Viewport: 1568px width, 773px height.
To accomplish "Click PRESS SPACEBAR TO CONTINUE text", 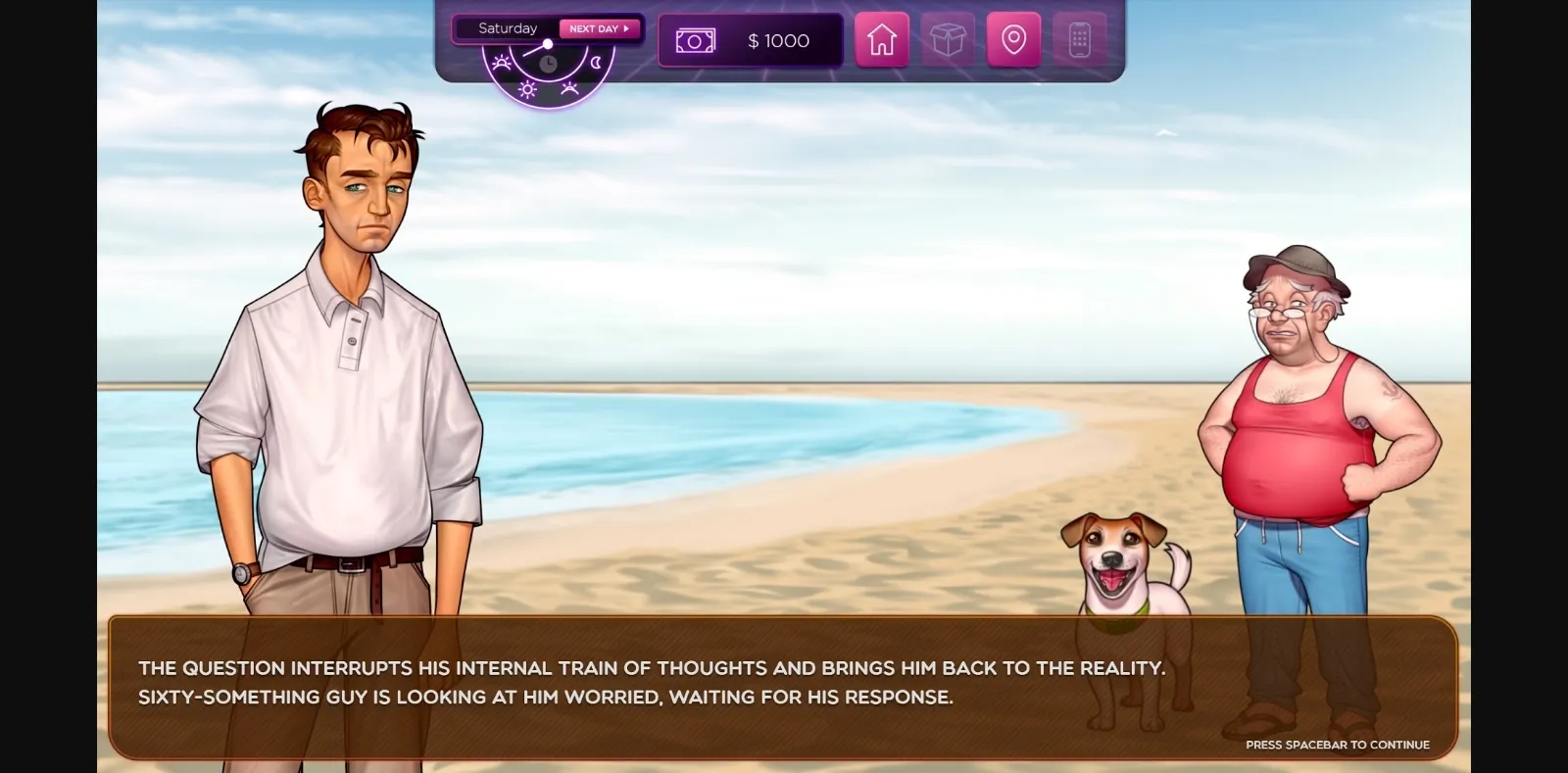I will 1337,745.
